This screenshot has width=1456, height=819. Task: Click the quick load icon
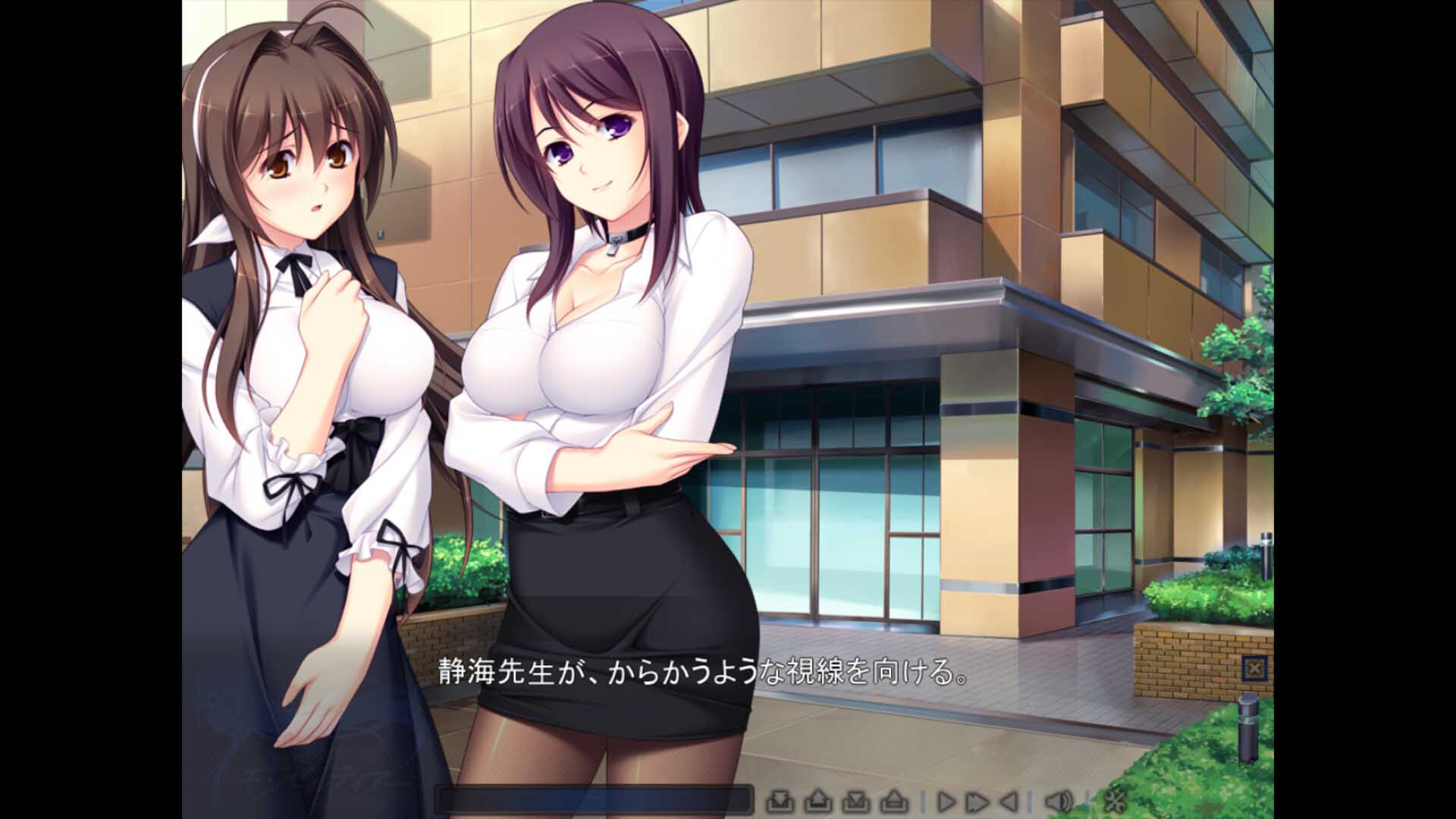point(819,801)
